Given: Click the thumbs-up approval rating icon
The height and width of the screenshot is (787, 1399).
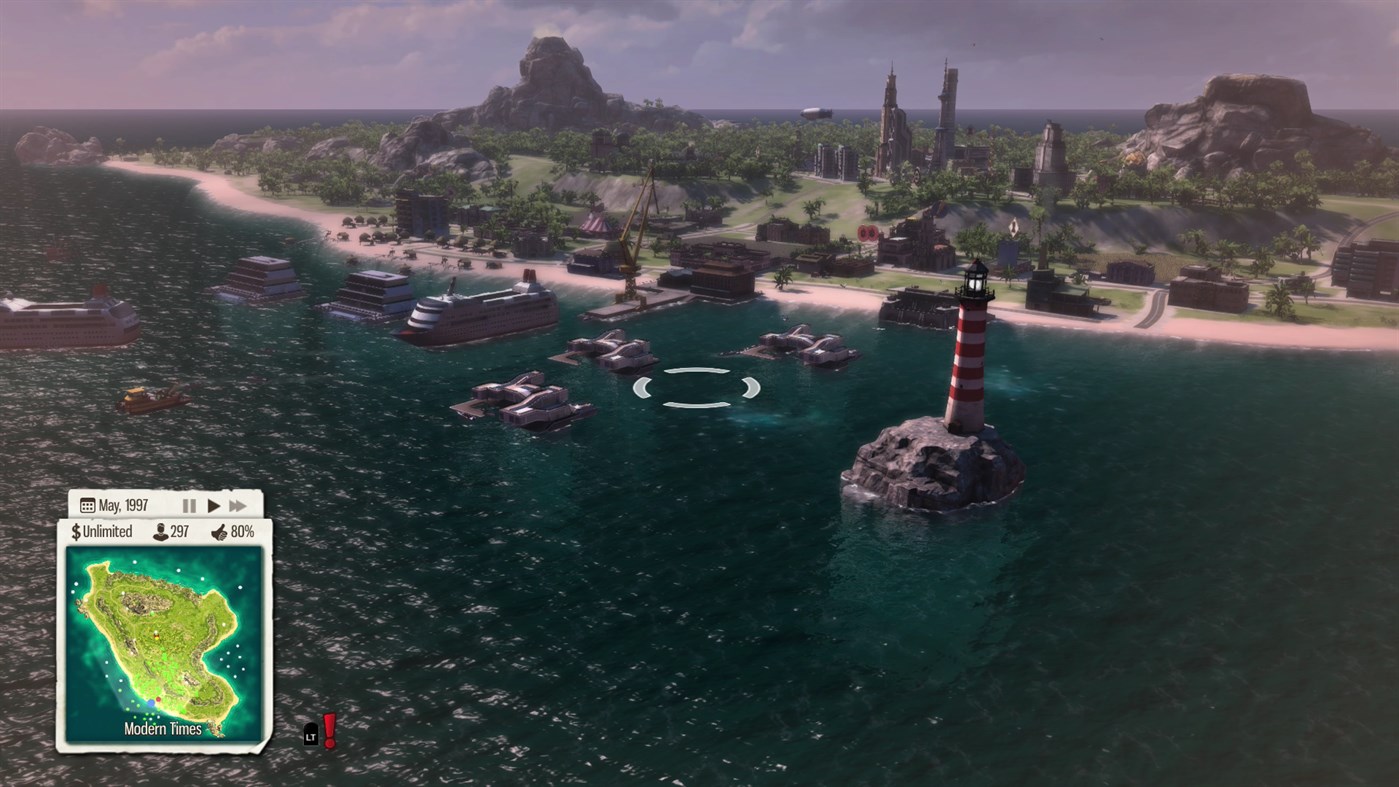Looking at the screenshot, I should point(222,531).
